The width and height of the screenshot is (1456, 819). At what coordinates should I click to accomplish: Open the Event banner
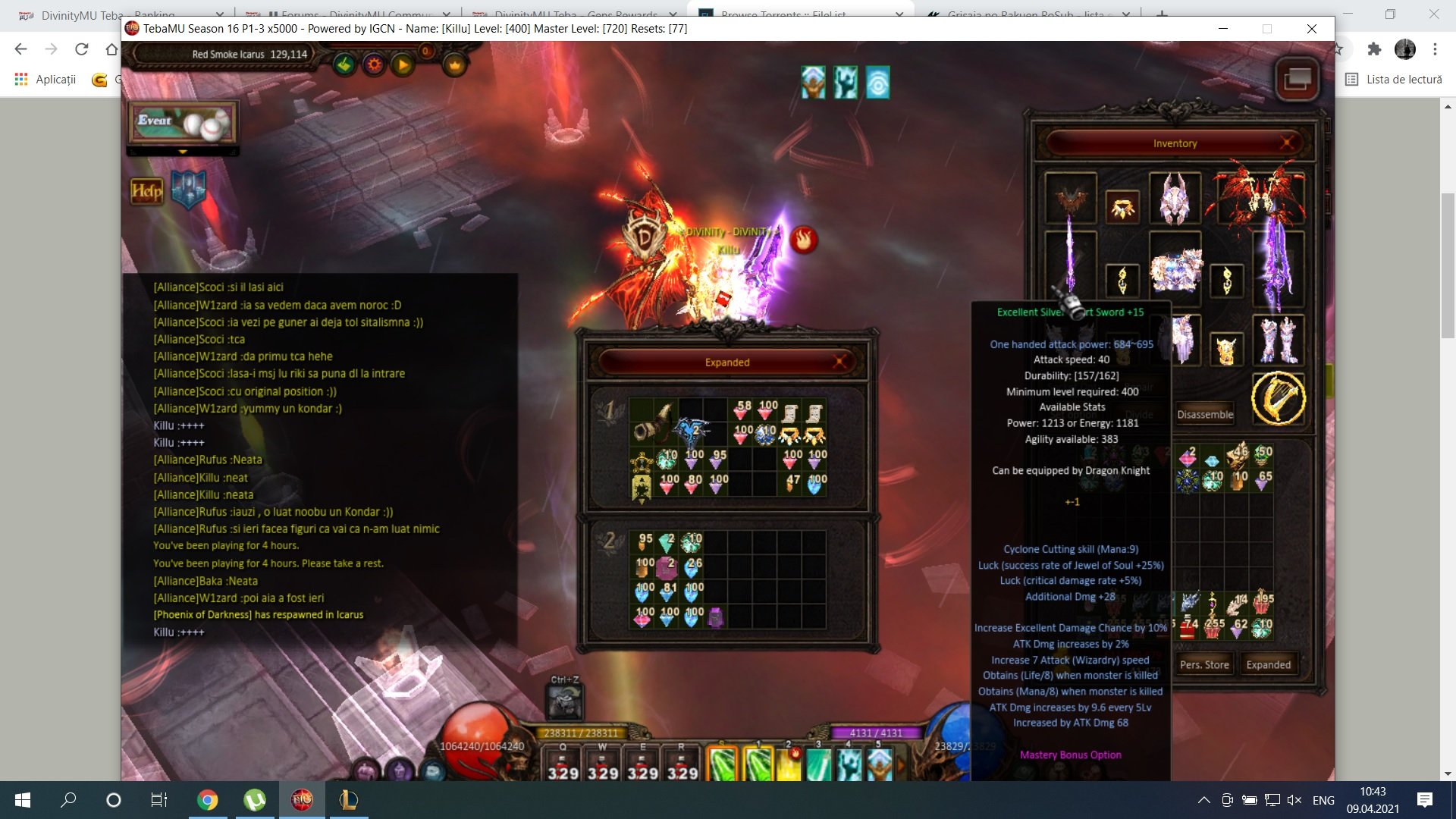[182, 123]
